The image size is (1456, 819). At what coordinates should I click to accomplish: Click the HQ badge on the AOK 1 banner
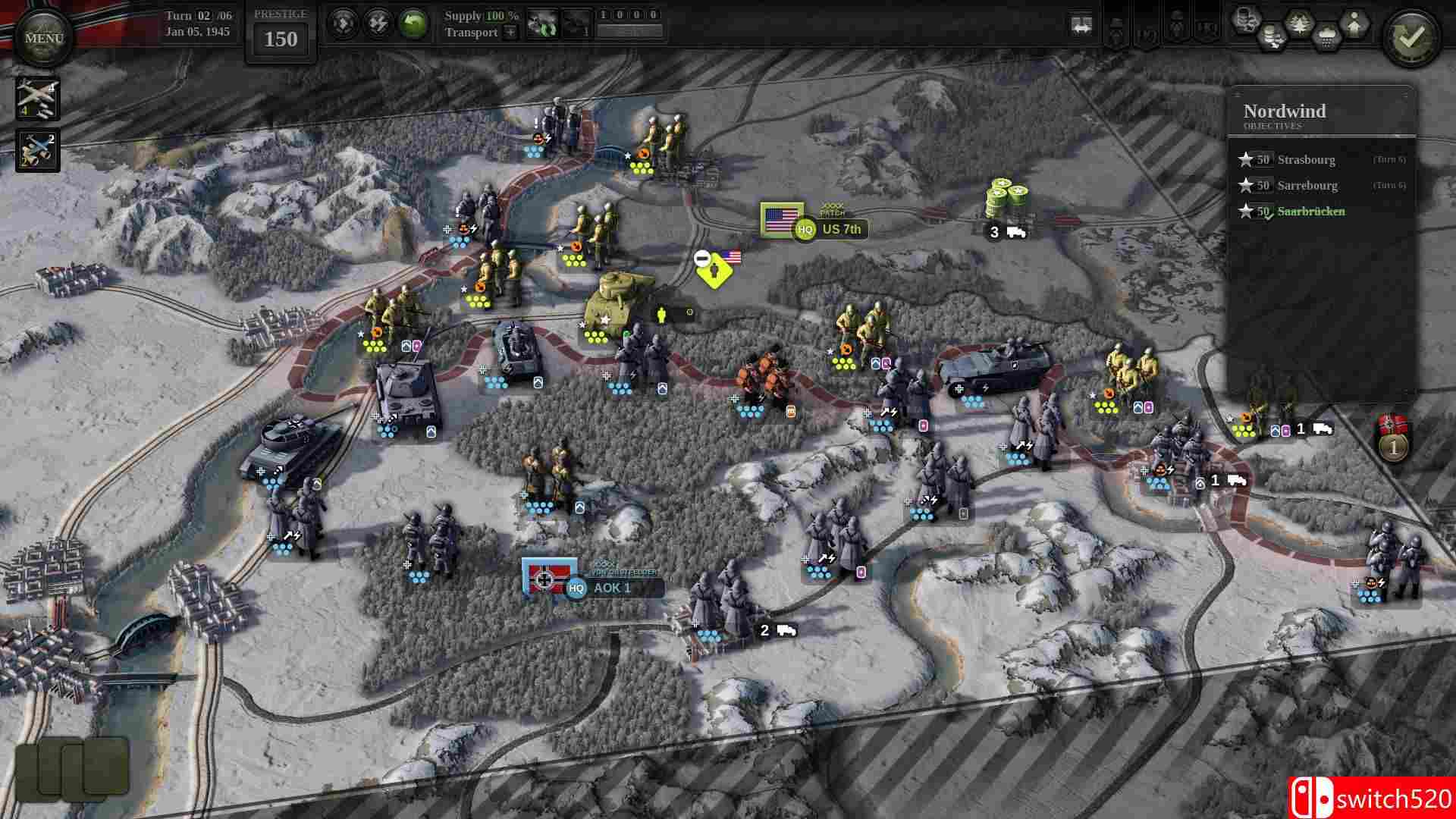[576, 588]
